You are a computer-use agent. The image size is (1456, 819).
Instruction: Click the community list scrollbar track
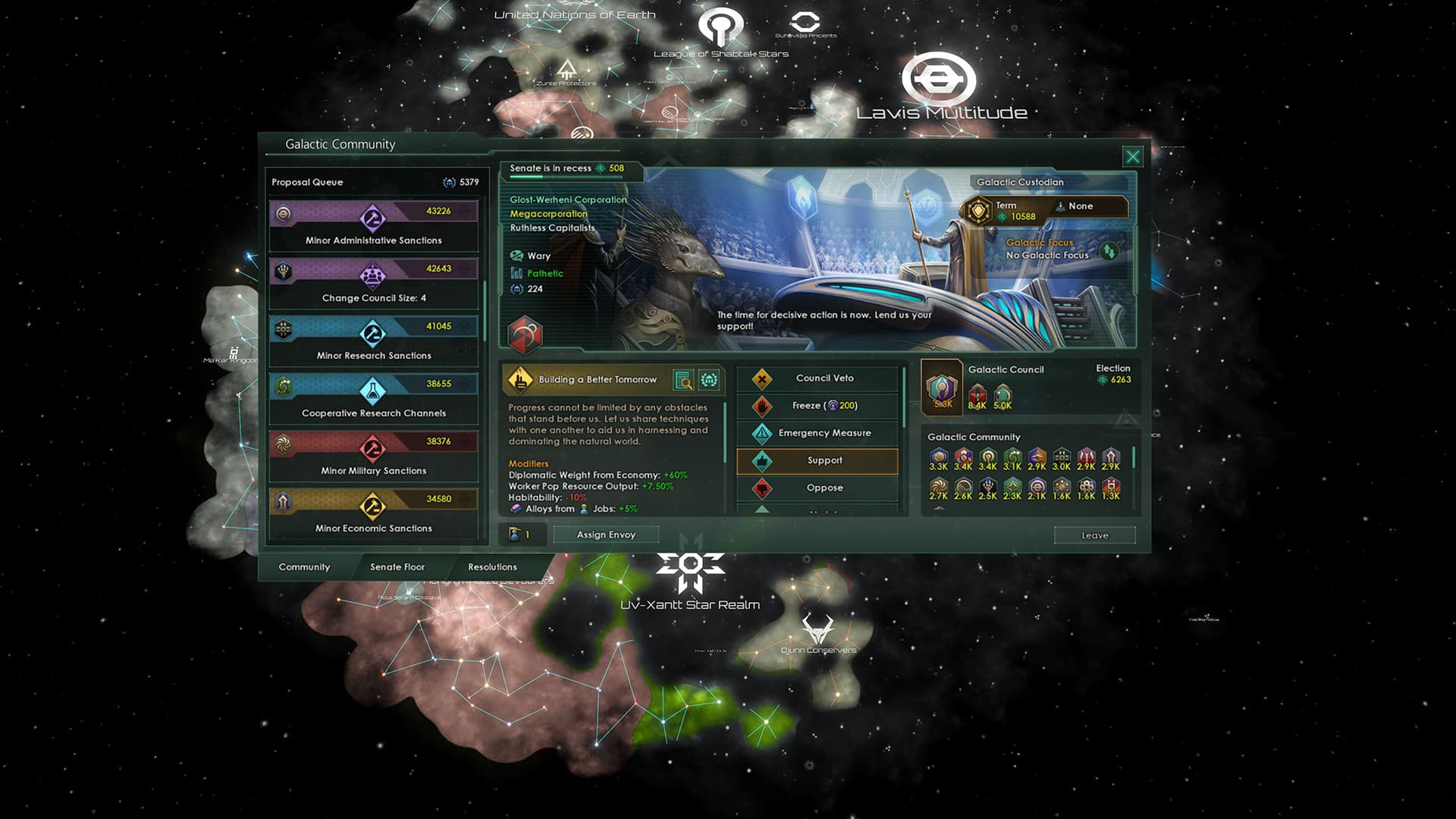[x=1133, y=474]
